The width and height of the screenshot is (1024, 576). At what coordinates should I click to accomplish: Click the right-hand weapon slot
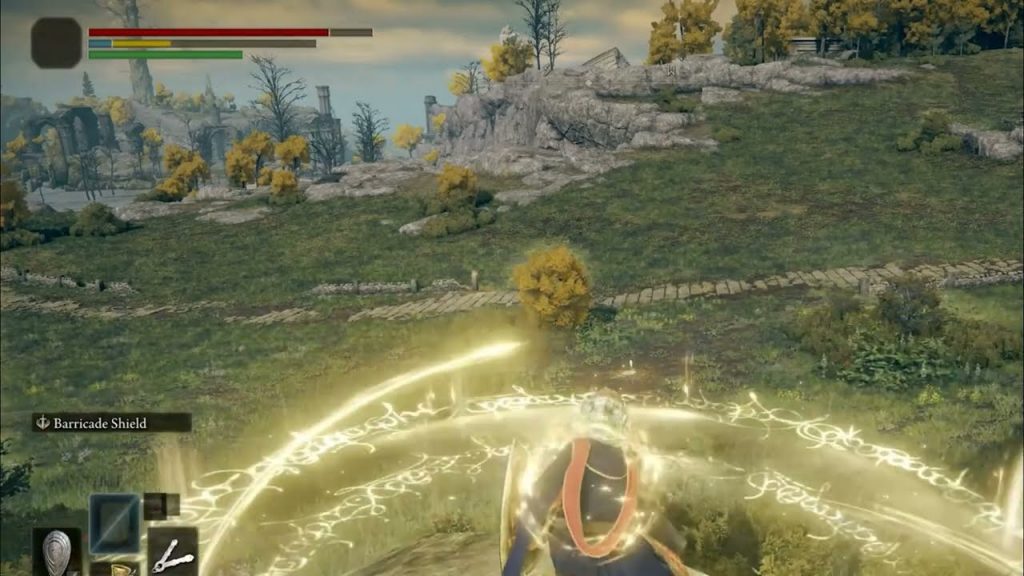[x=172, y=552]
